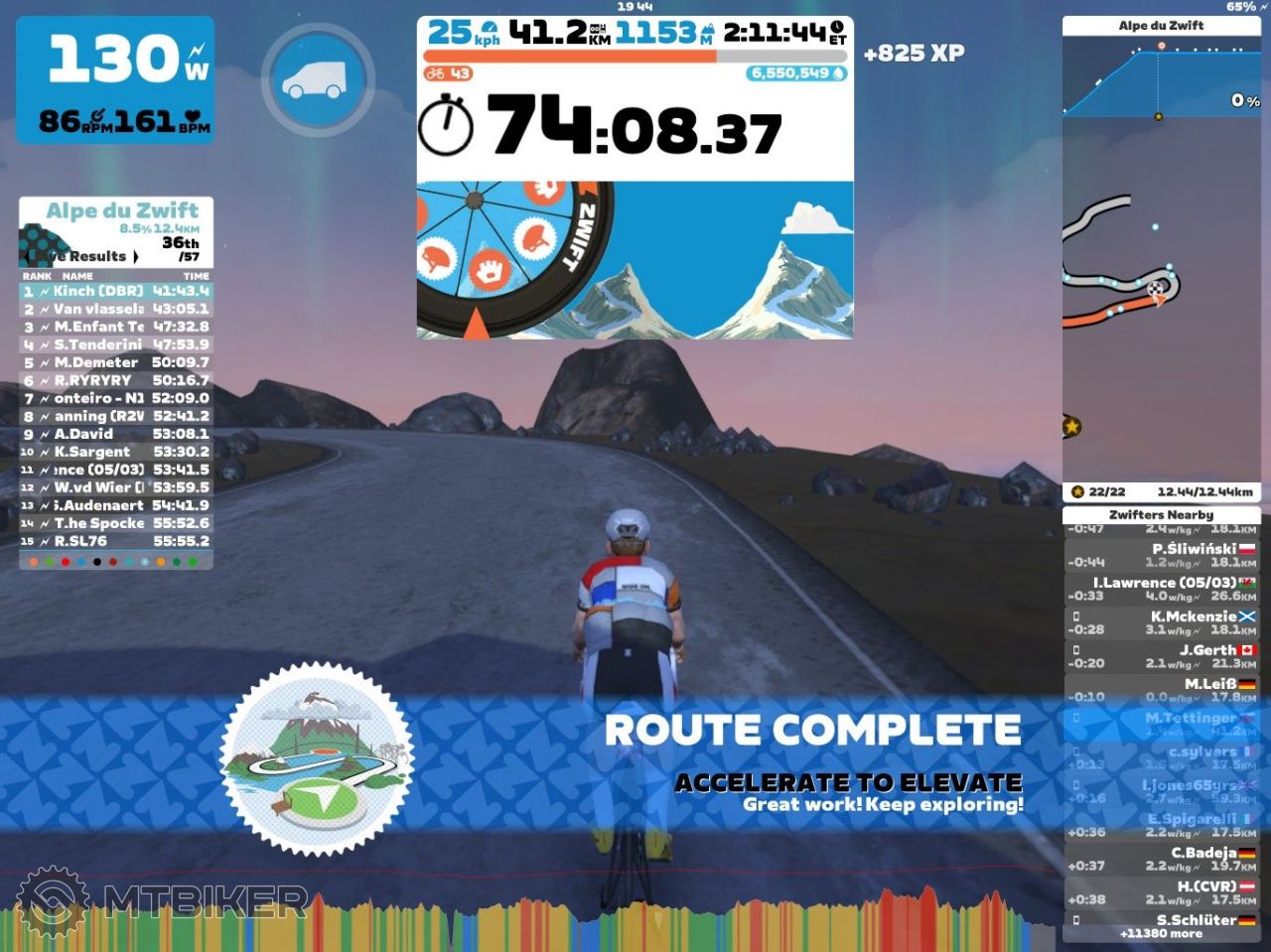Select A.David's result row

115,434
